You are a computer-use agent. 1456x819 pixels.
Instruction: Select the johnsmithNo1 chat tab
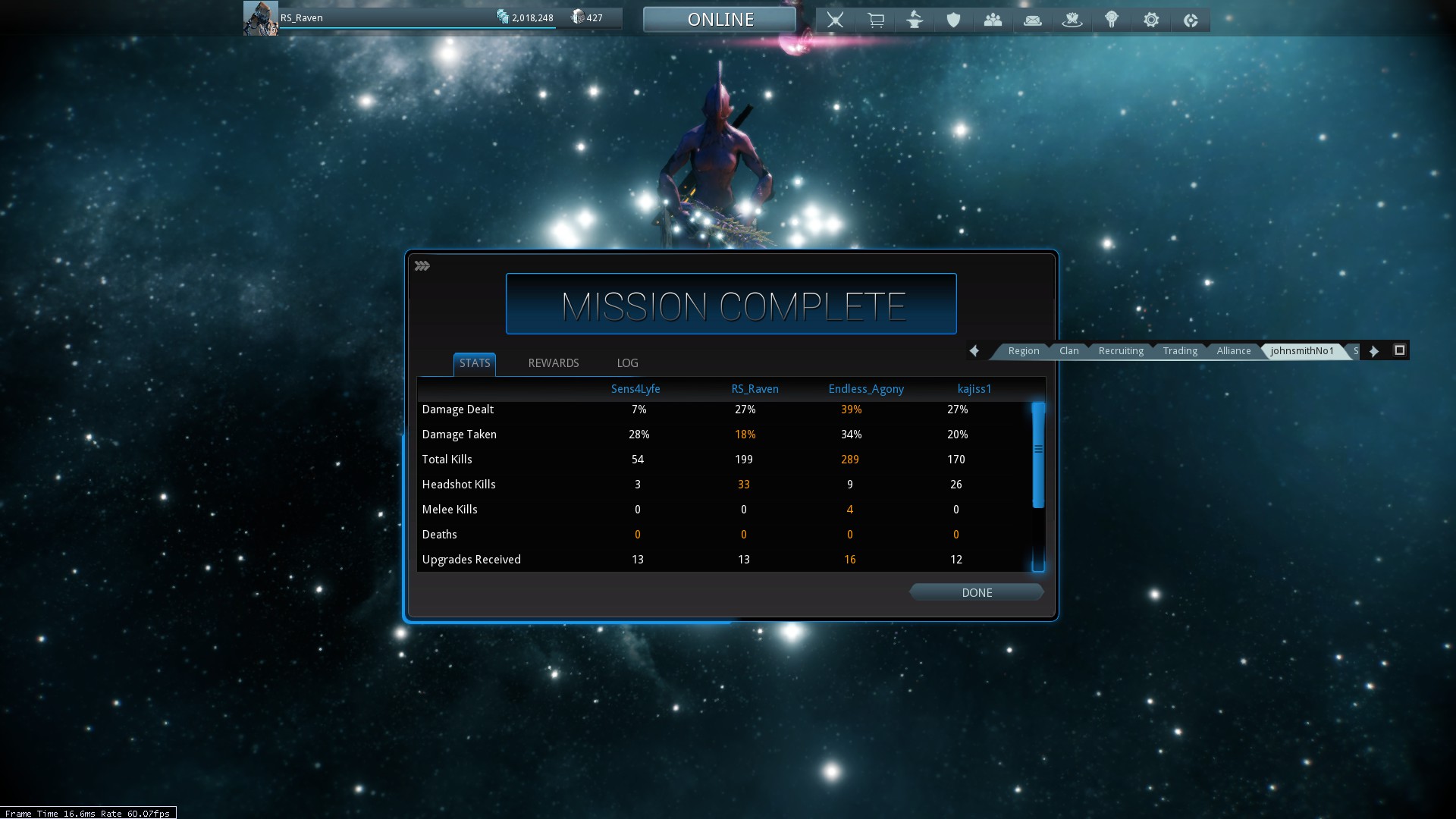tap(1301, 350)
